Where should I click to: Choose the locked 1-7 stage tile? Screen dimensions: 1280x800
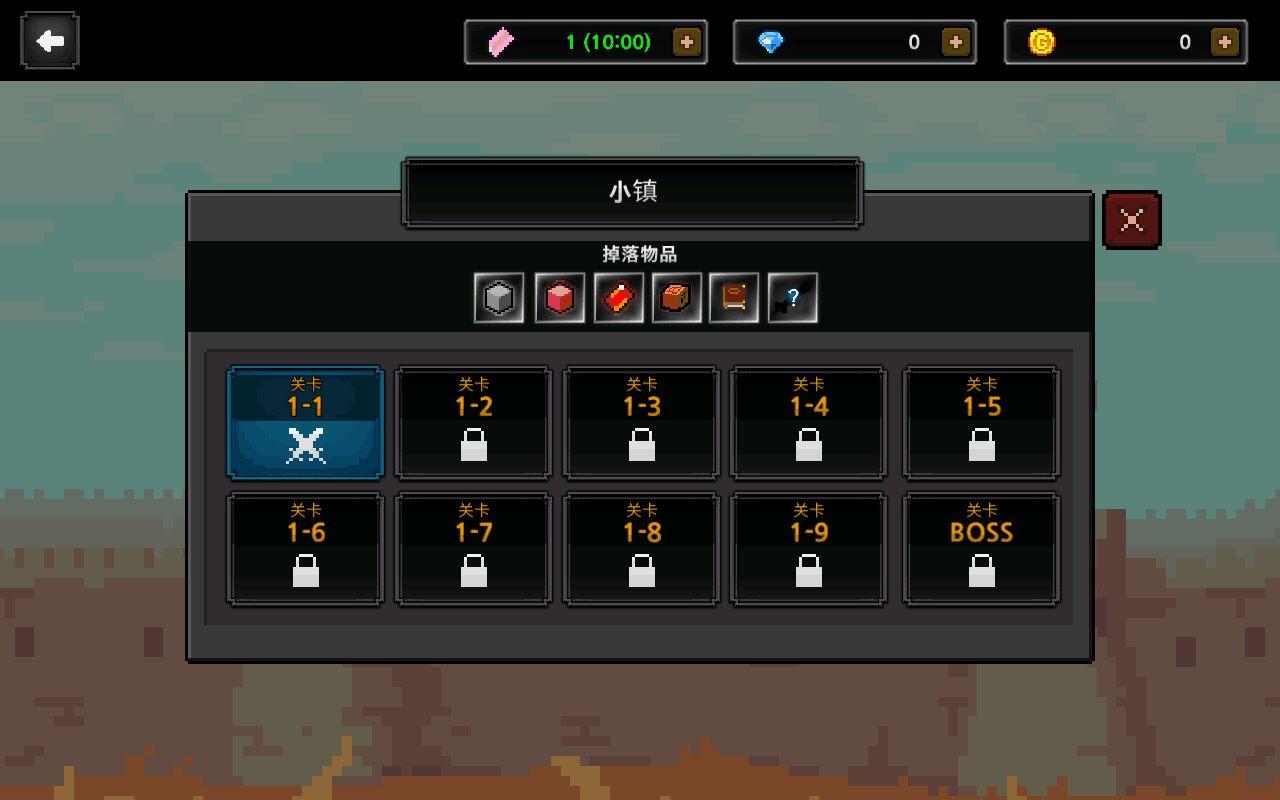(x=473, y=549)
